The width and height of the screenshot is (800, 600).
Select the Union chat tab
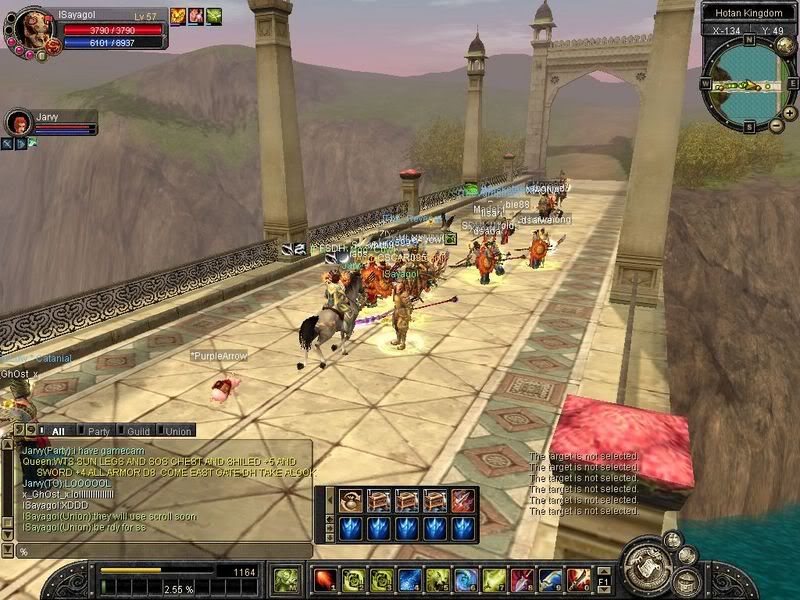click(x=178, y=431)
